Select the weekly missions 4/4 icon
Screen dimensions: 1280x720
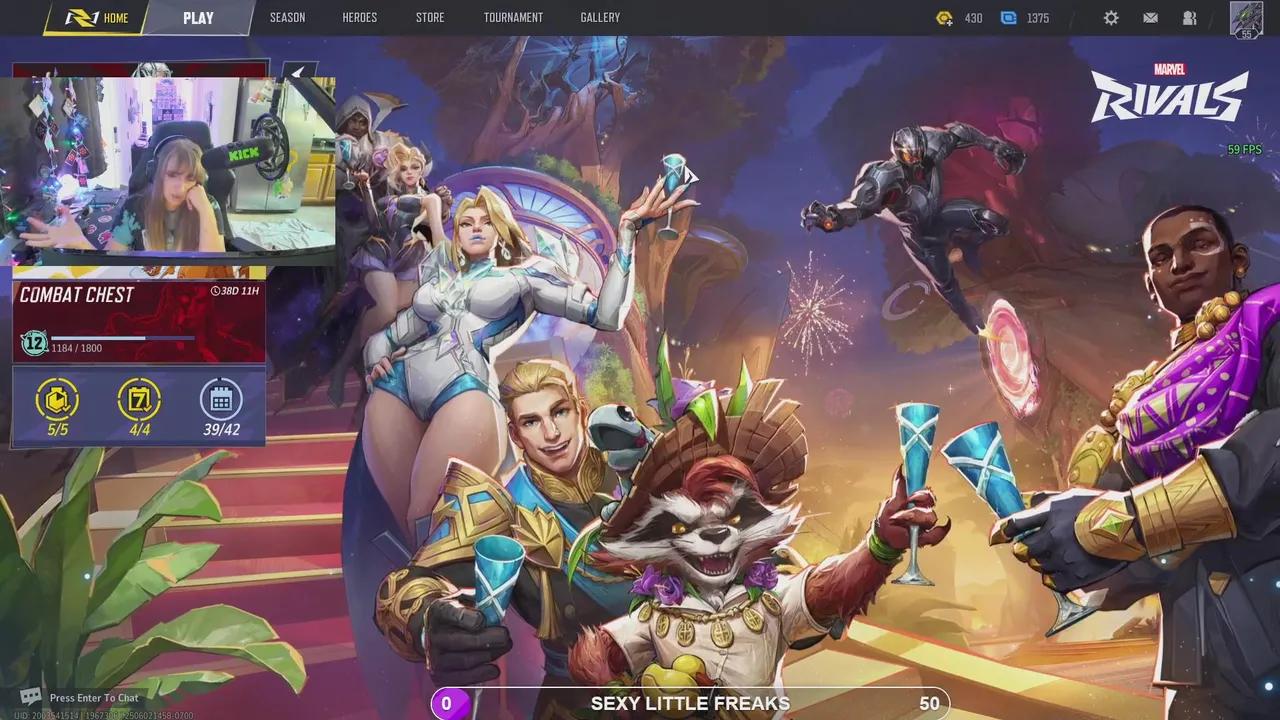tap(138, 400)
